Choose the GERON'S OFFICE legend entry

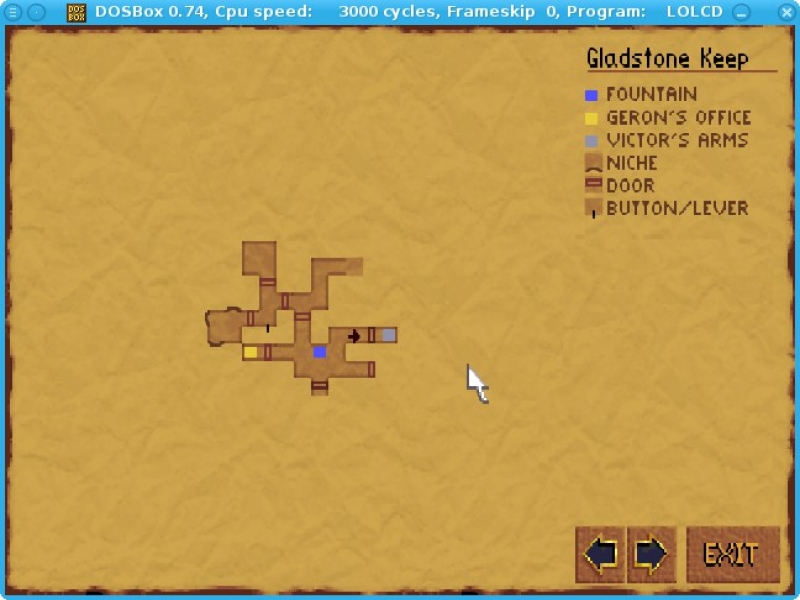(678, 118)
